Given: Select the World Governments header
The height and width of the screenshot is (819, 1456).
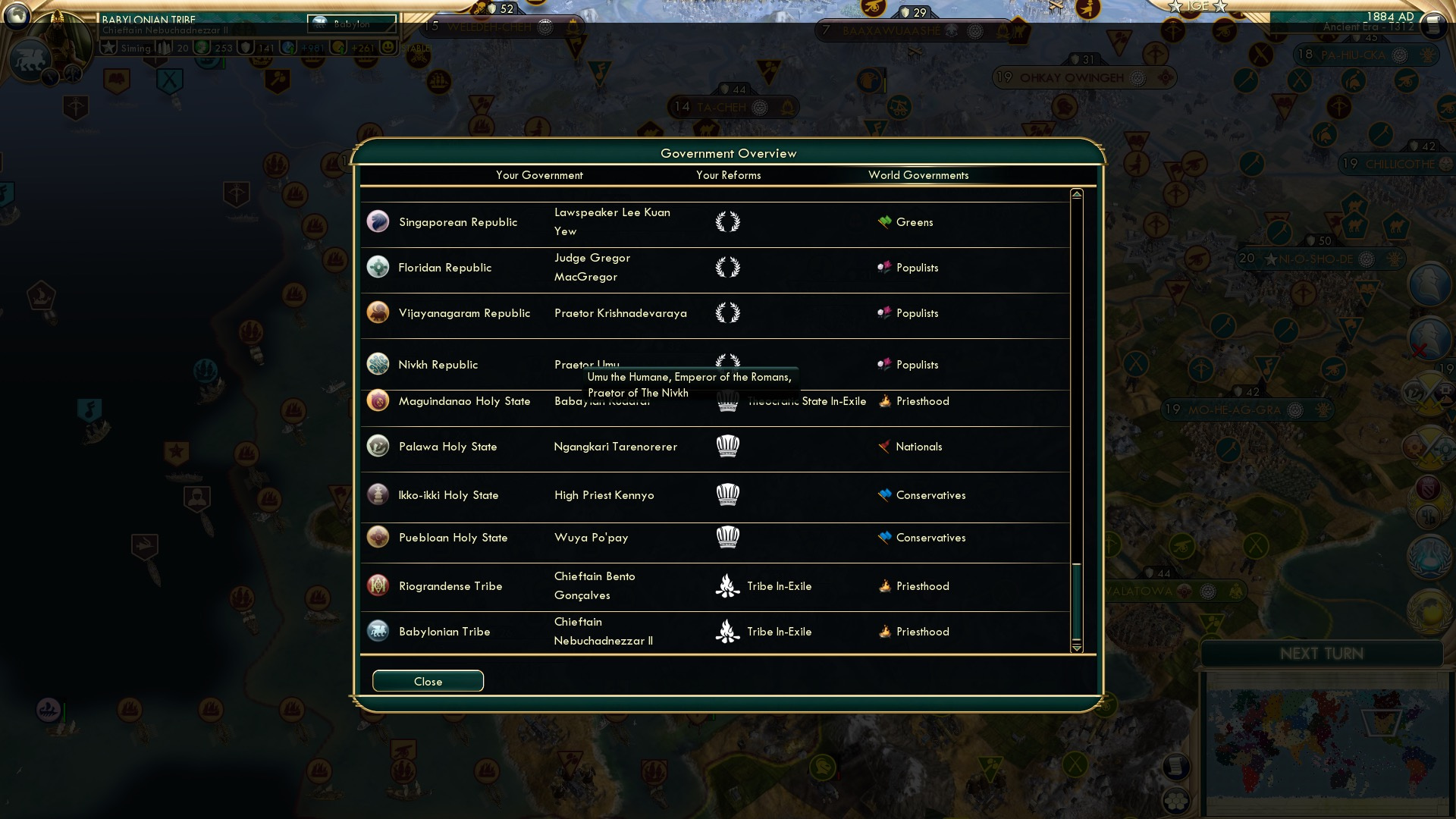Looking at the screenshot, I should coord(919,175).
